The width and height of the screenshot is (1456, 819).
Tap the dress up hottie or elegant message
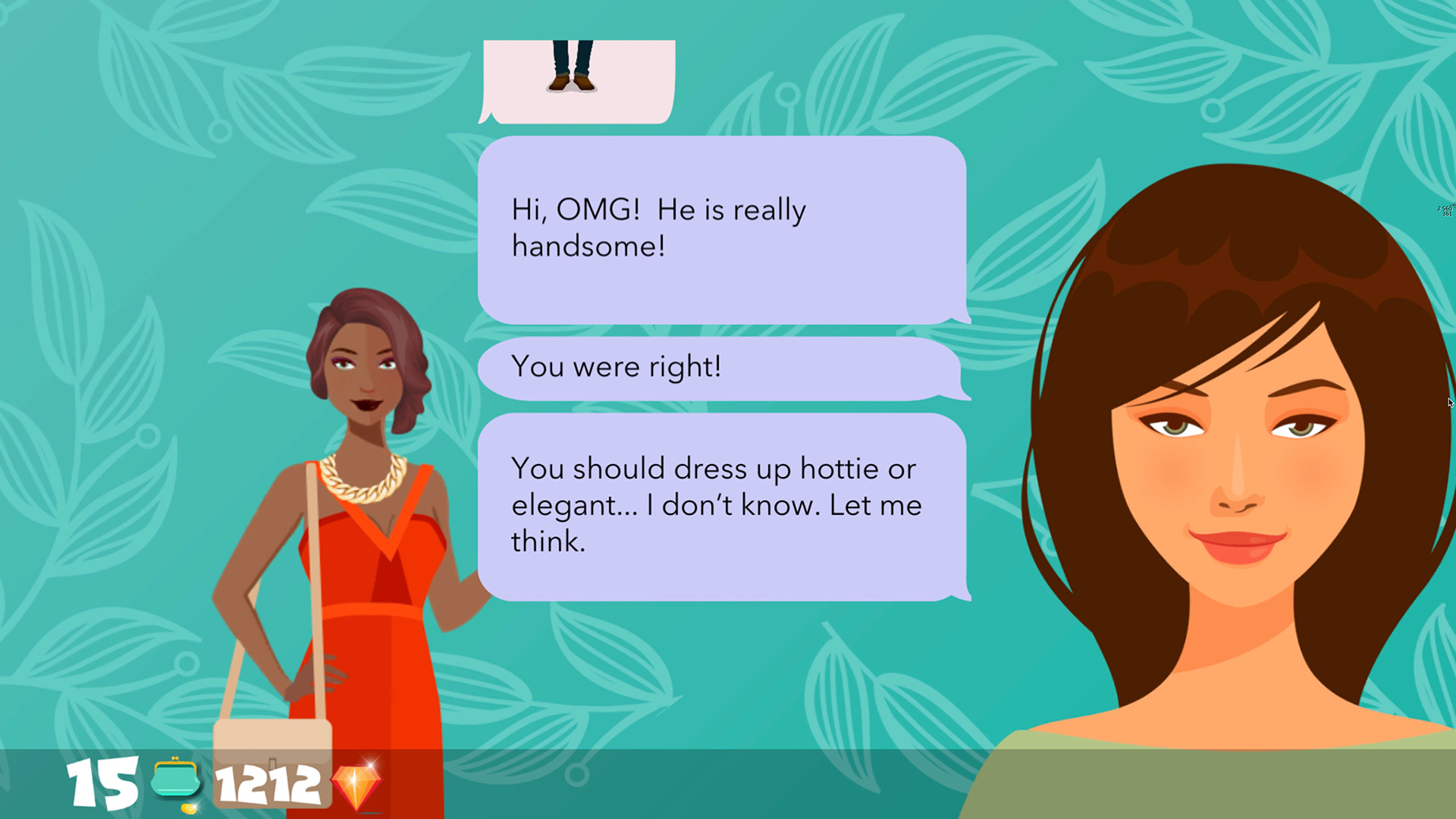click(717, 504)
